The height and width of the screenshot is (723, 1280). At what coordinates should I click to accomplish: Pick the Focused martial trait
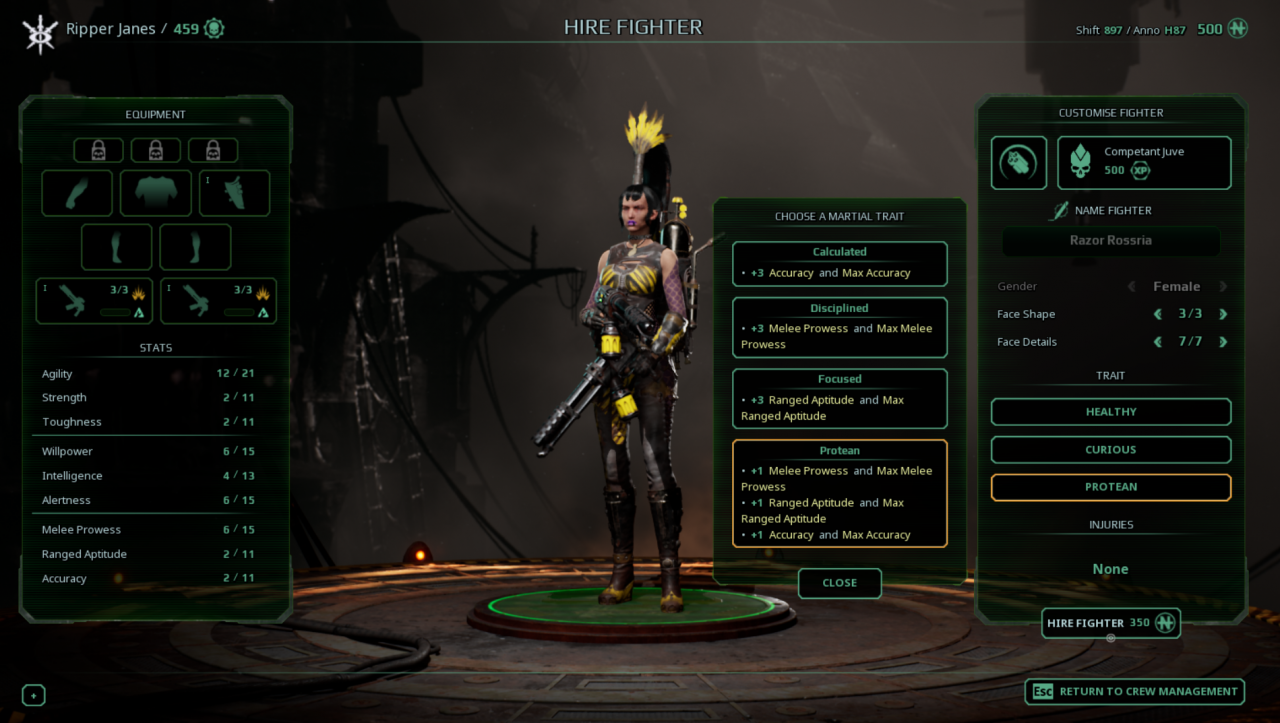click(839, 399)
